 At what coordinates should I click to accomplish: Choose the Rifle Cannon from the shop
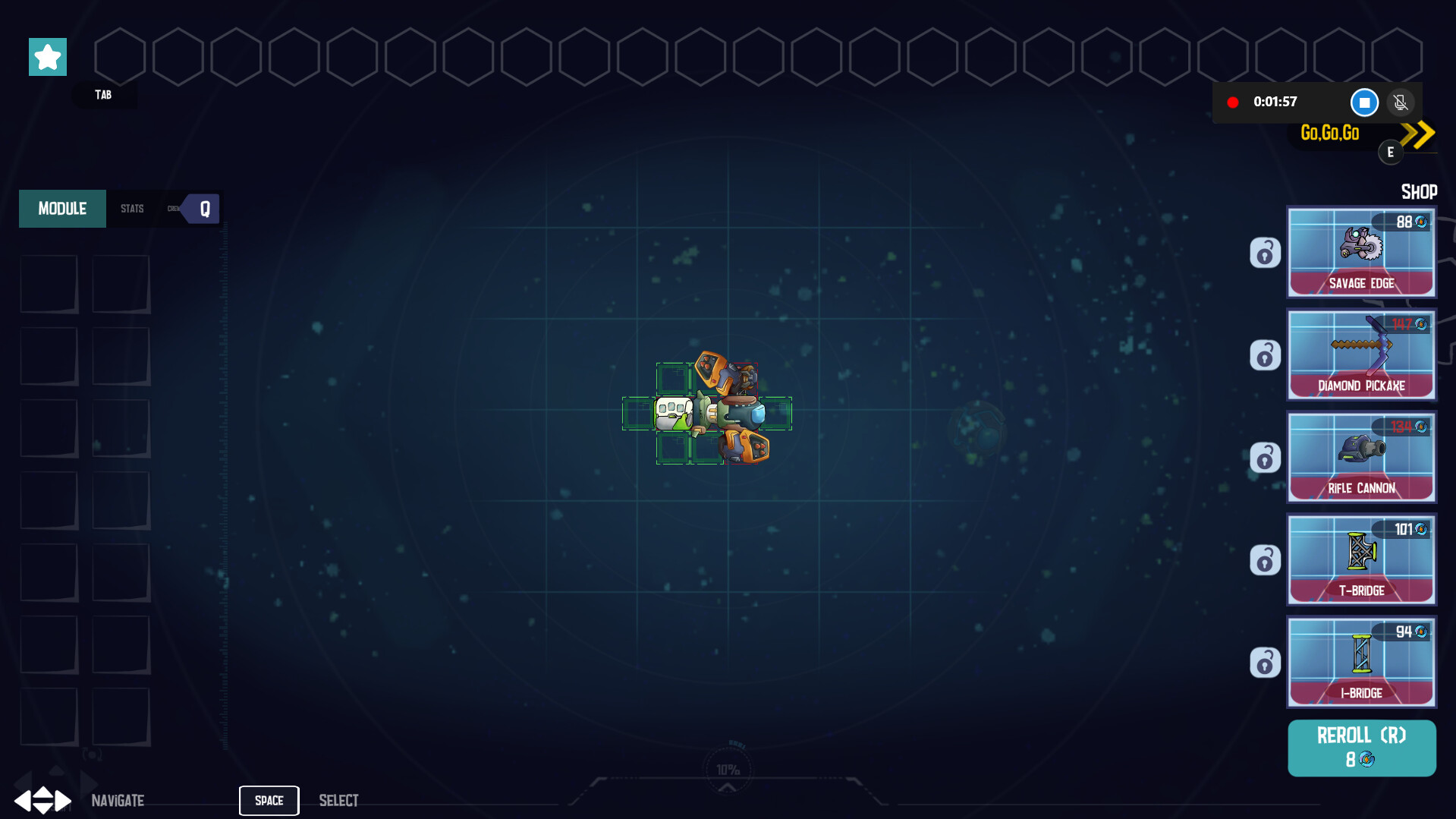point(1361,457)
